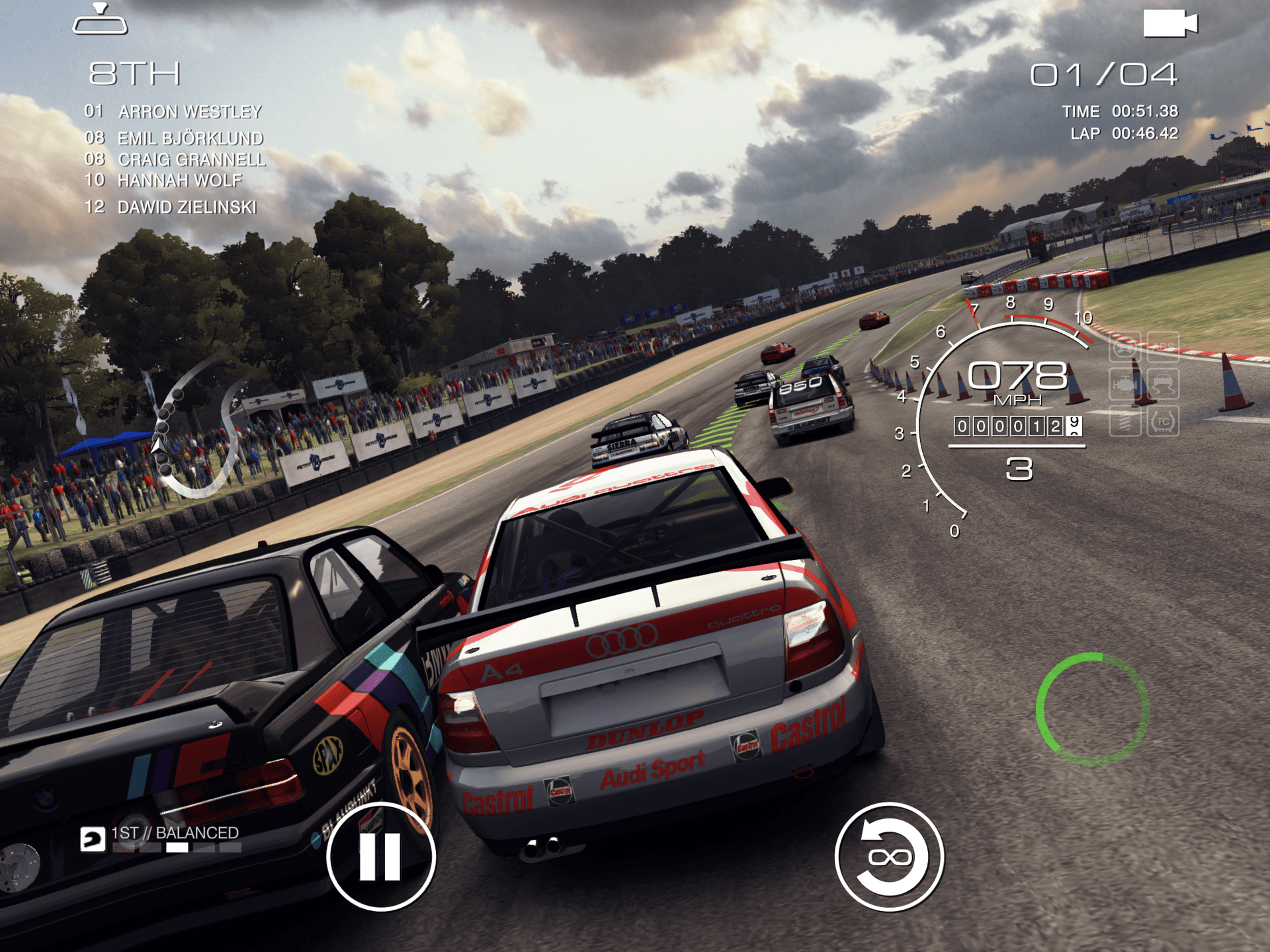Tap the suspension spring indicator icon

[1126, 421]
